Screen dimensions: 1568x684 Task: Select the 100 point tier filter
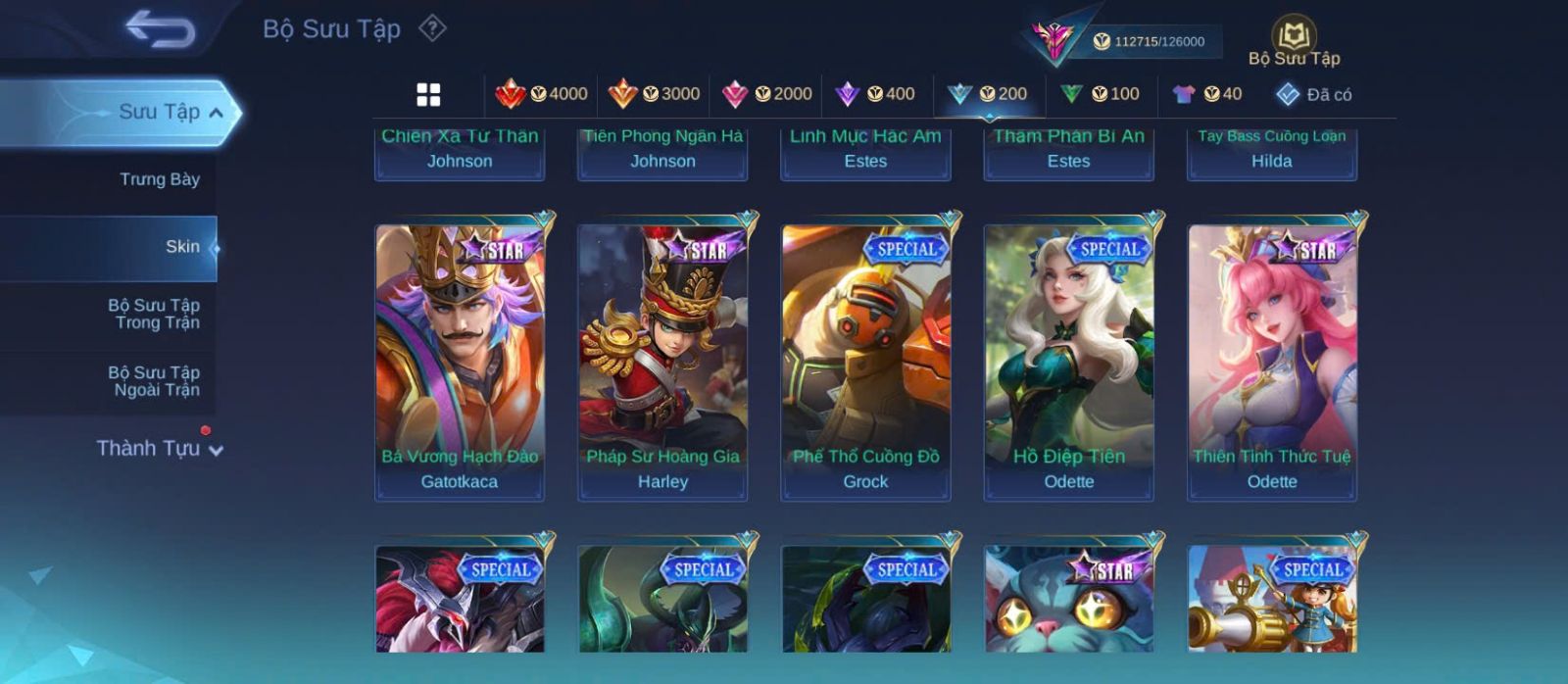[1101, 94]
